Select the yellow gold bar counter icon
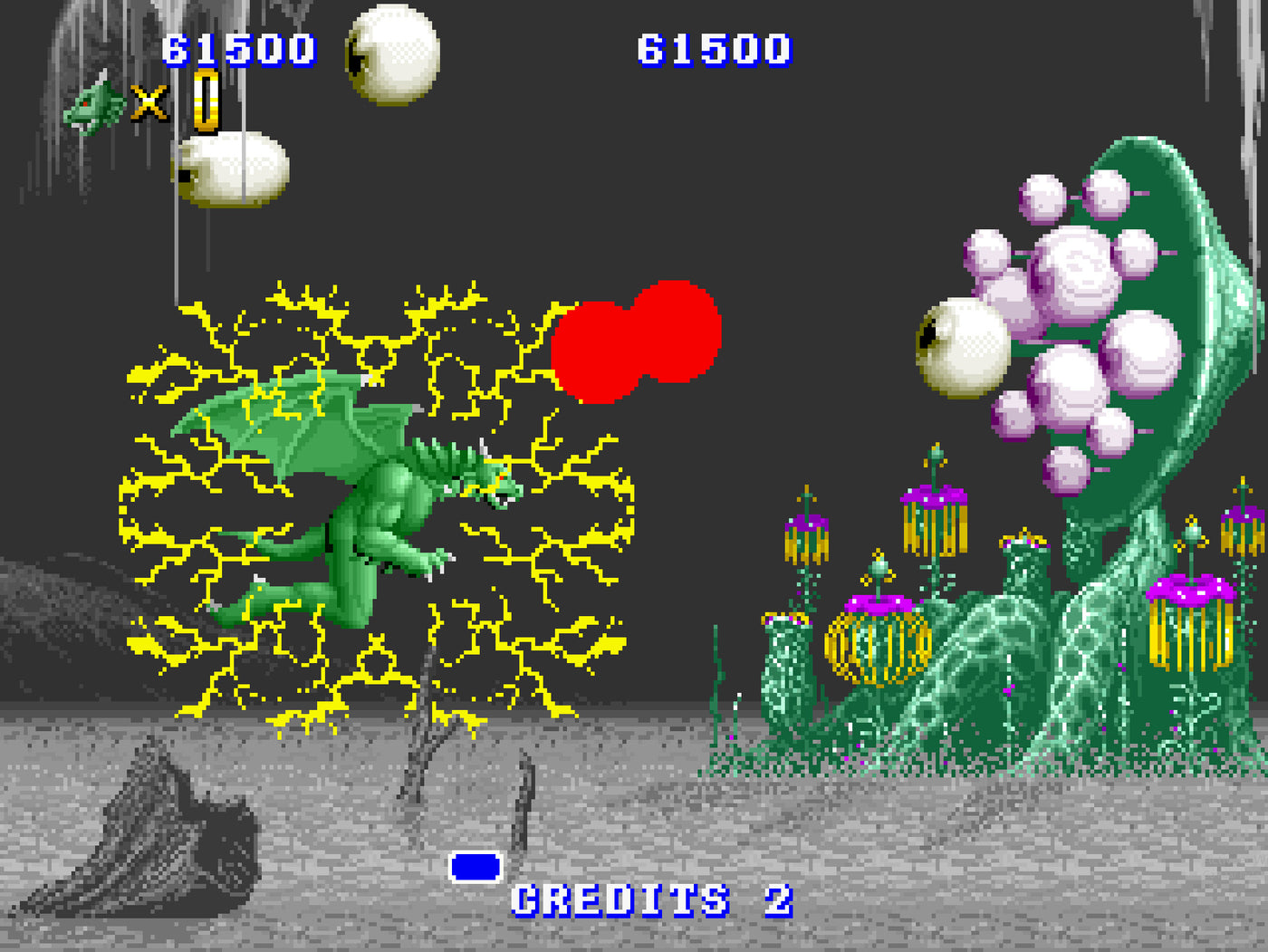Screen dimensions: 1268x952 point(205,102)
